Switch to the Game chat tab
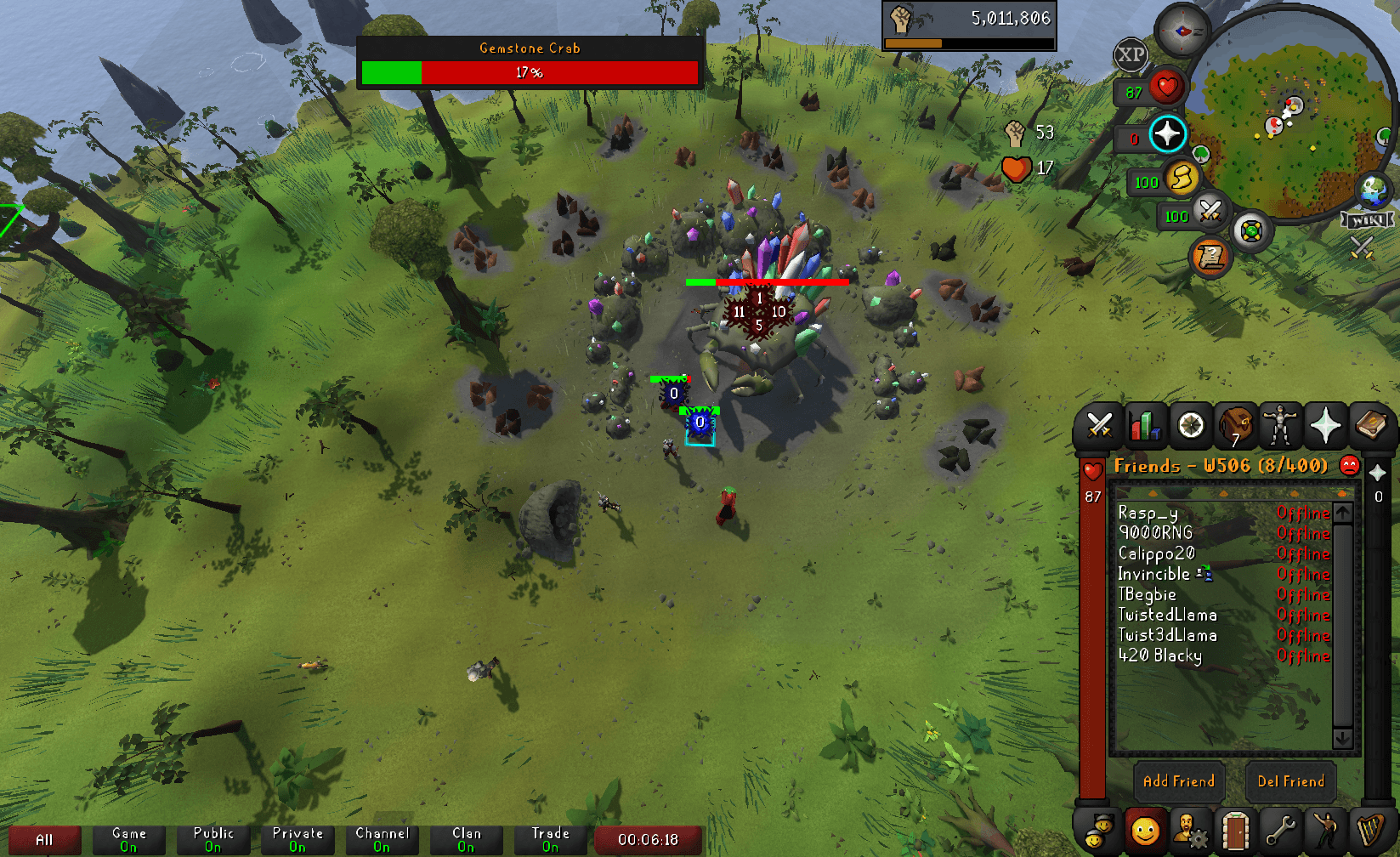Screen dimensions: 1400x857 pyautogui.click(x=128, y=840)
